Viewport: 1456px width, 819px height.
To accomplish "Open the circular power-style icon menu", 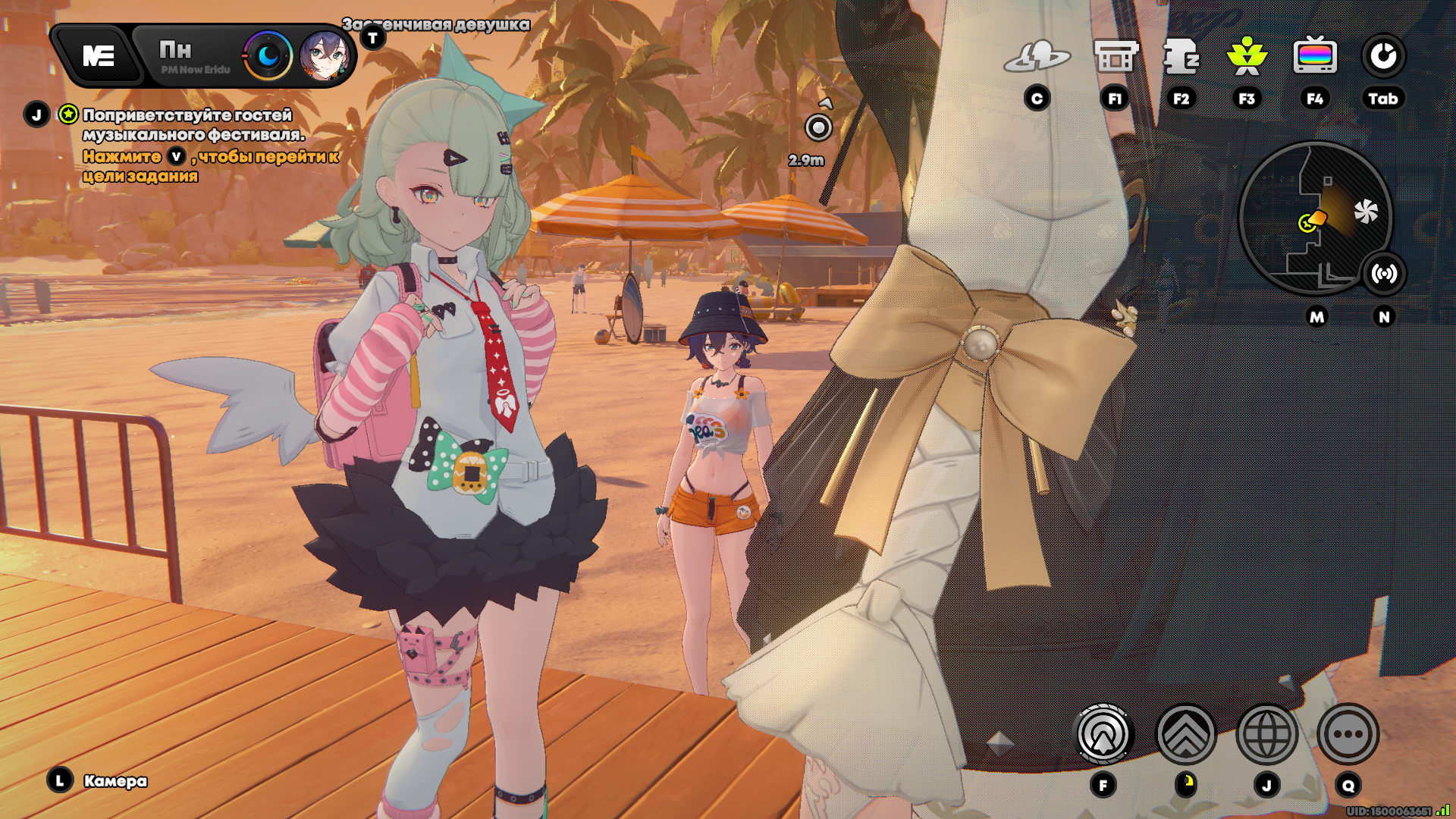I will point(1383,56).
